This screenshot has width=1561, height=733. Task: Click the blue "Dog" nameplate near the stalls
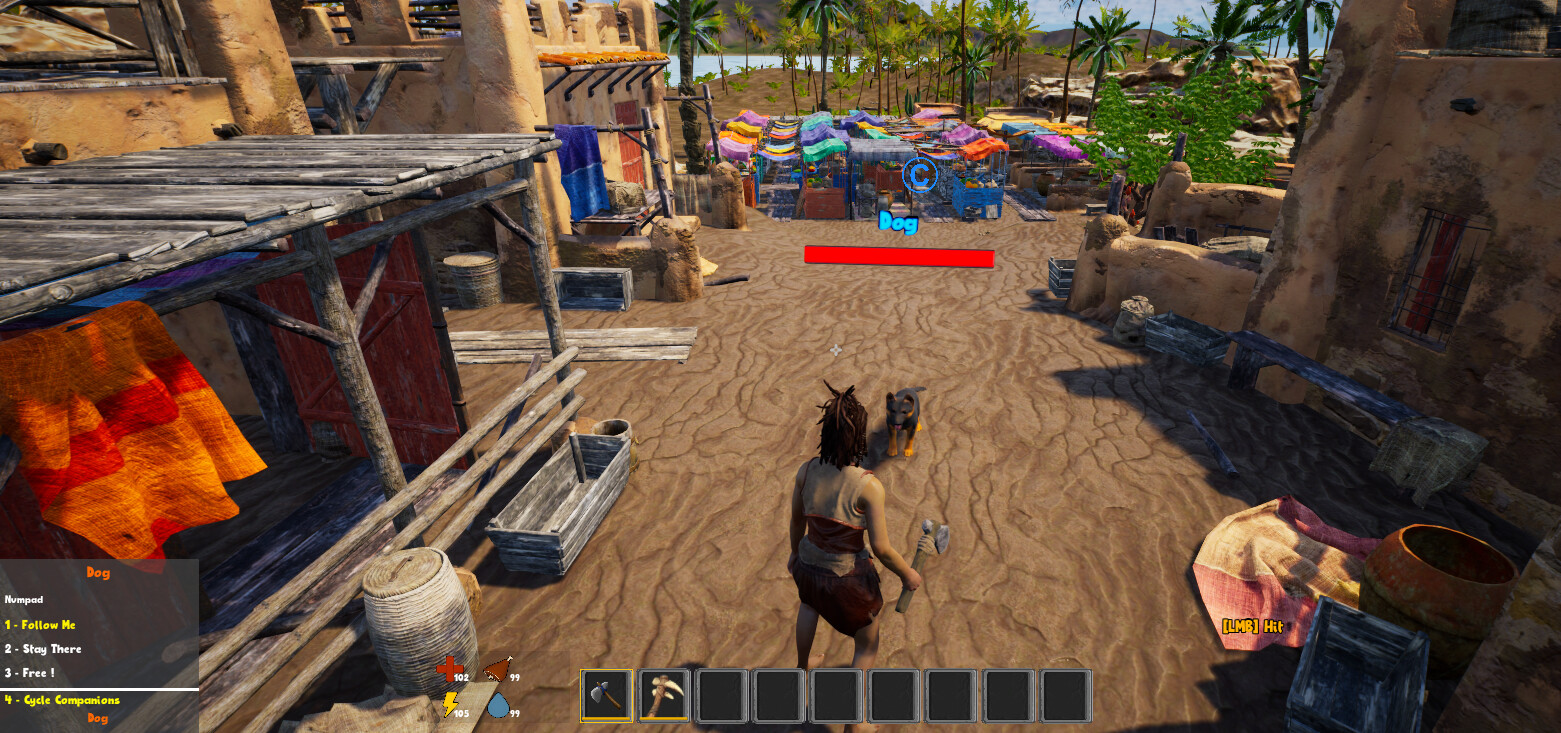coord(897,225)
